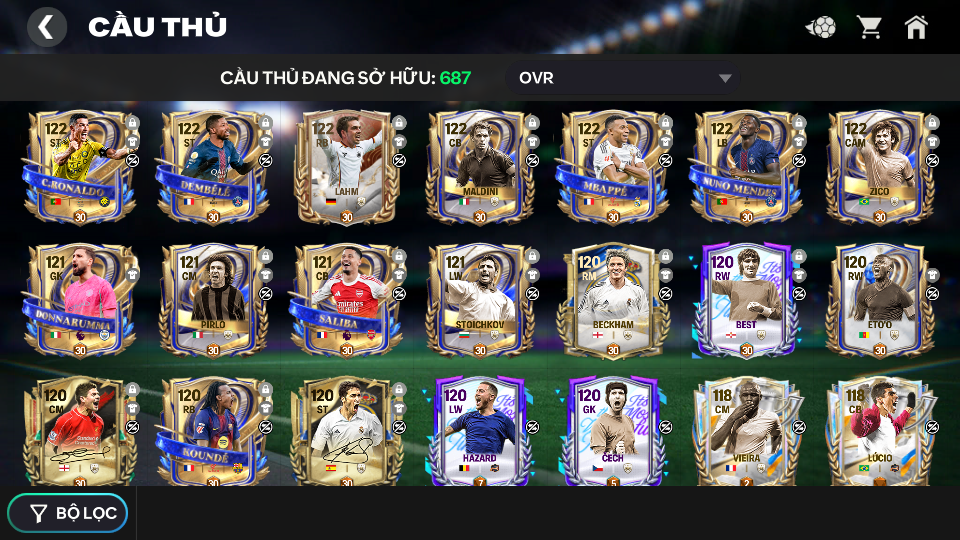Screen dimensions: 960x540
Task: Open the Bộ Lọc filter
Action: tap(68, 513)
